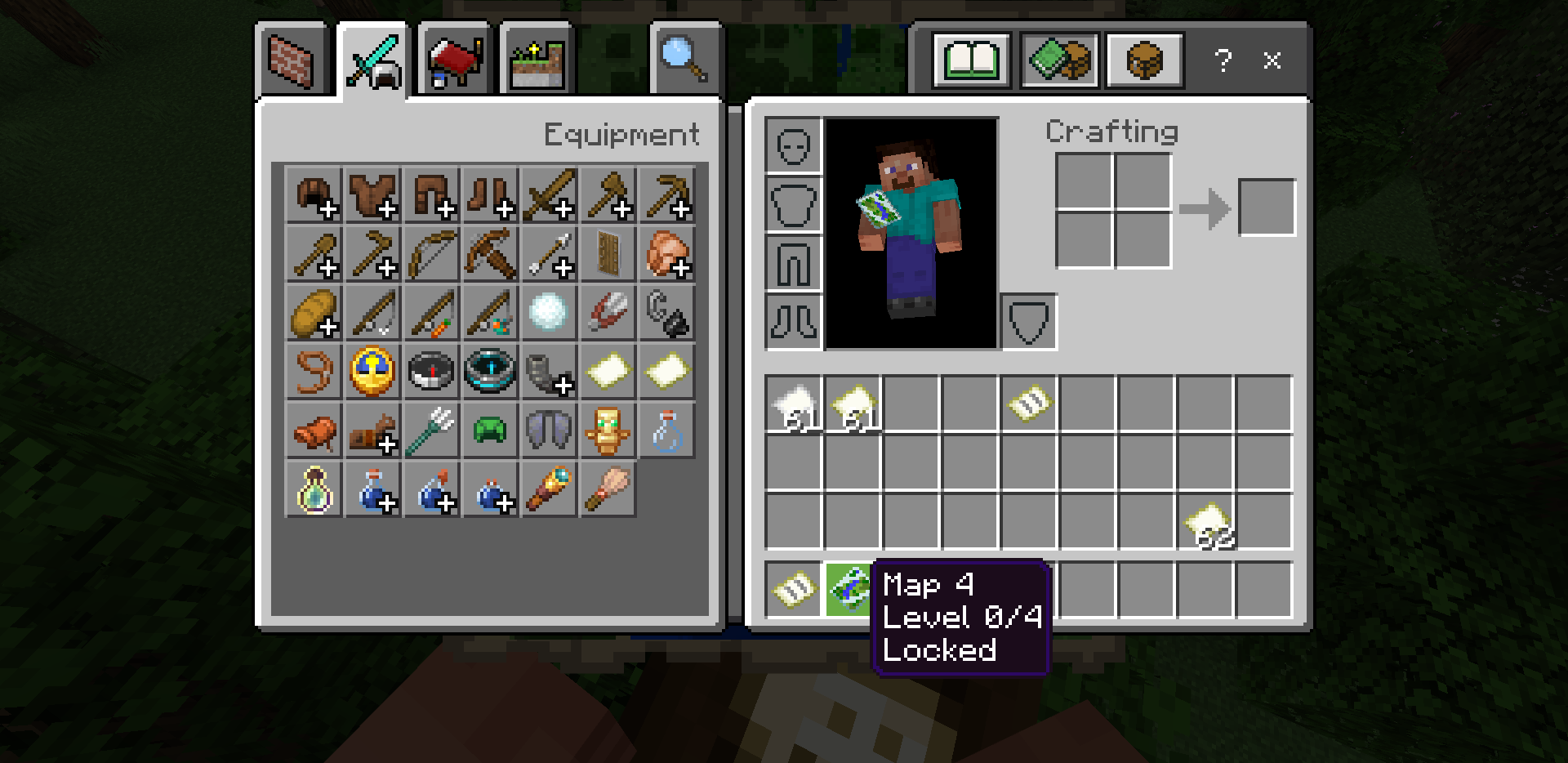This screenshot has width=1568, height=763.
Task: Select the leather helmet in Equipment
Action: coord(314,194)
